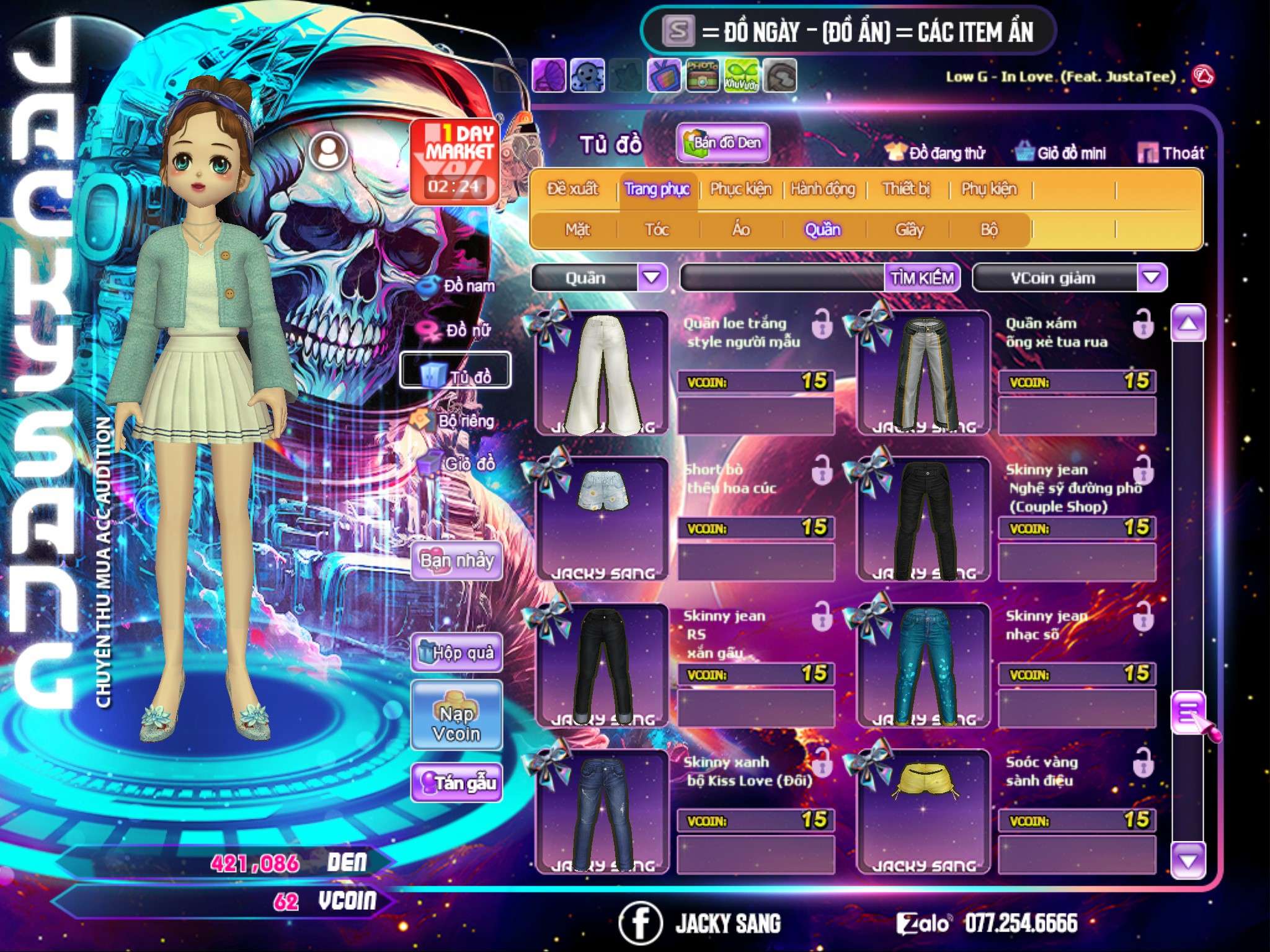This screenshot has width=1270, height=952.
Task: Open the Quần filter dropdown
Action: [x=652, y=277]
